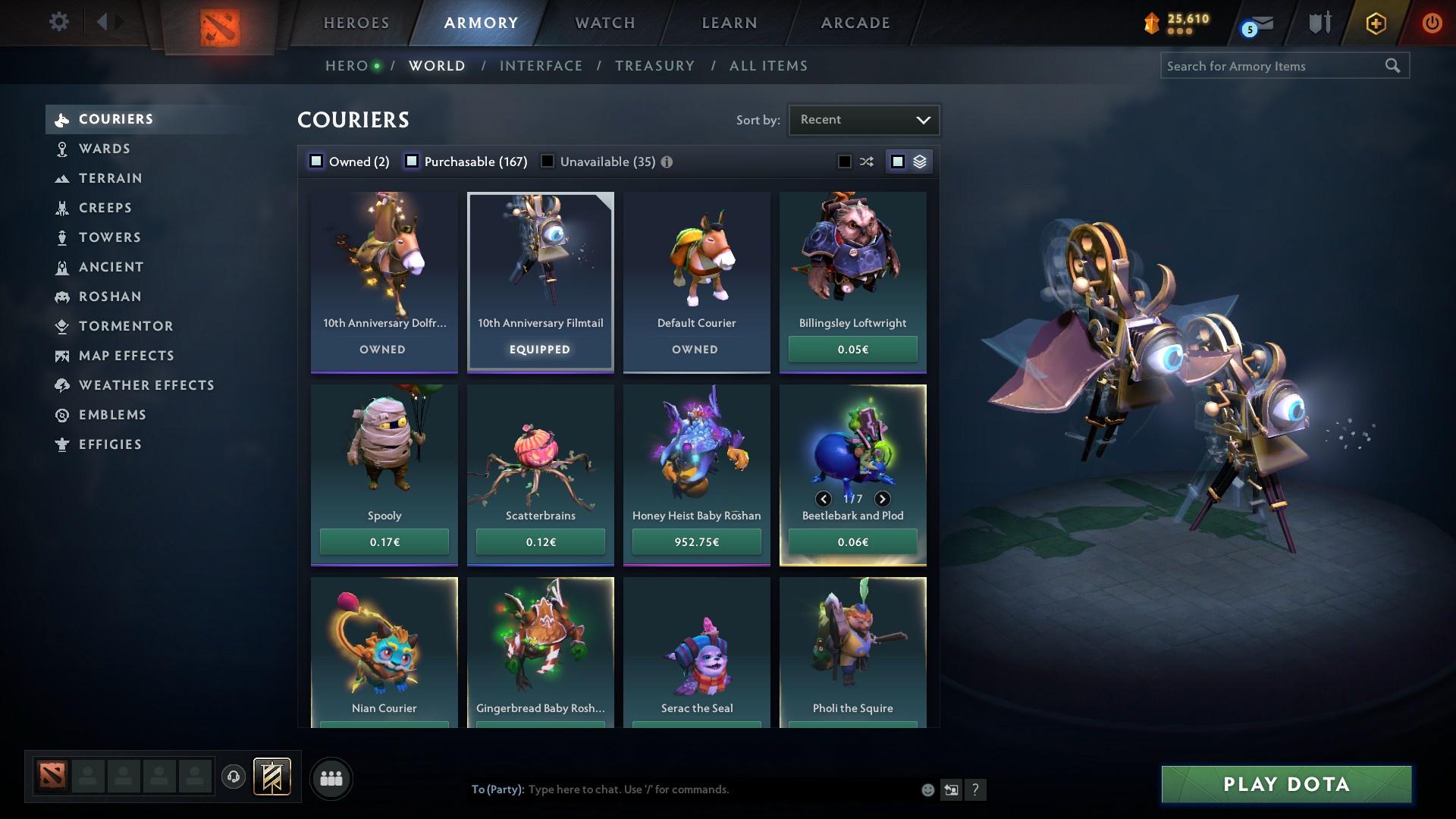This screenshot has width=1456, height=819.
Task: Click the power button to exit
Action: pyautogui.click(x=1432, y=23)
